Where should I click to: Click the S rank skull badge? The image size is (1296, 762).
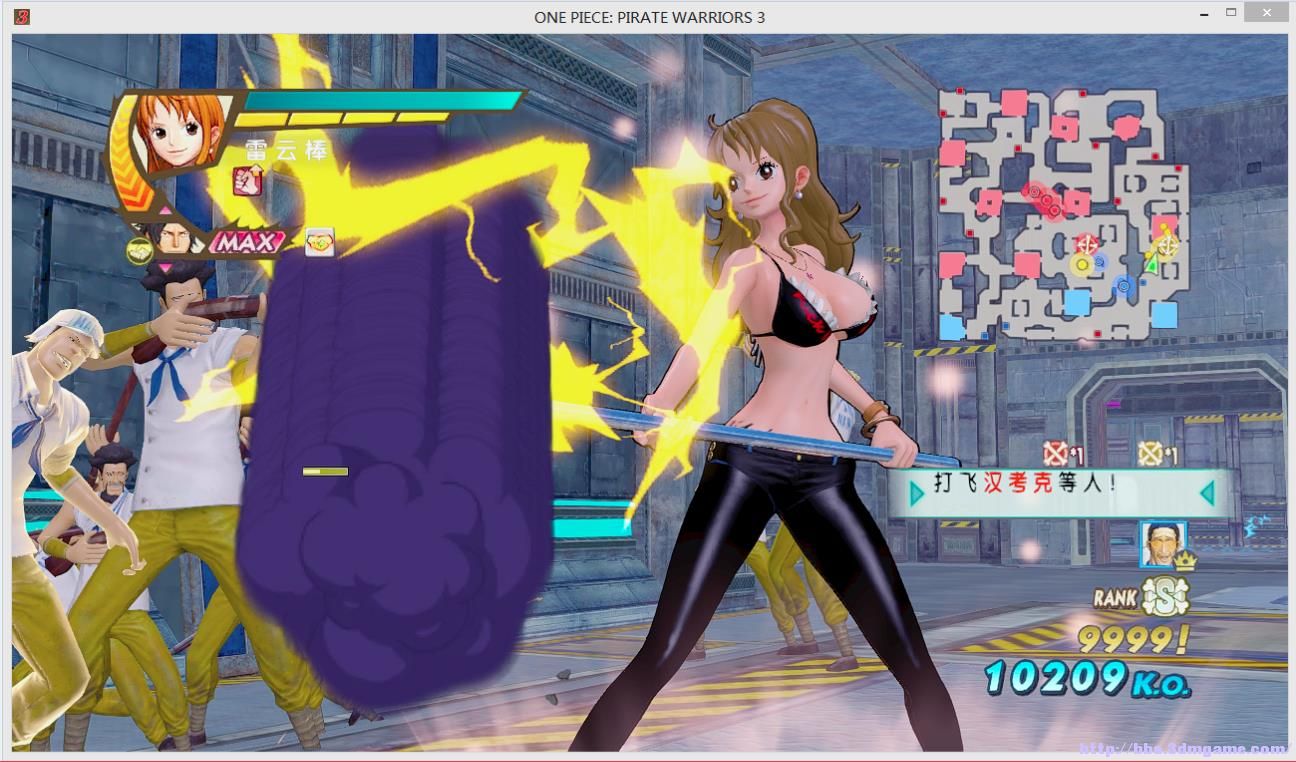click(x=1163, y=597)
